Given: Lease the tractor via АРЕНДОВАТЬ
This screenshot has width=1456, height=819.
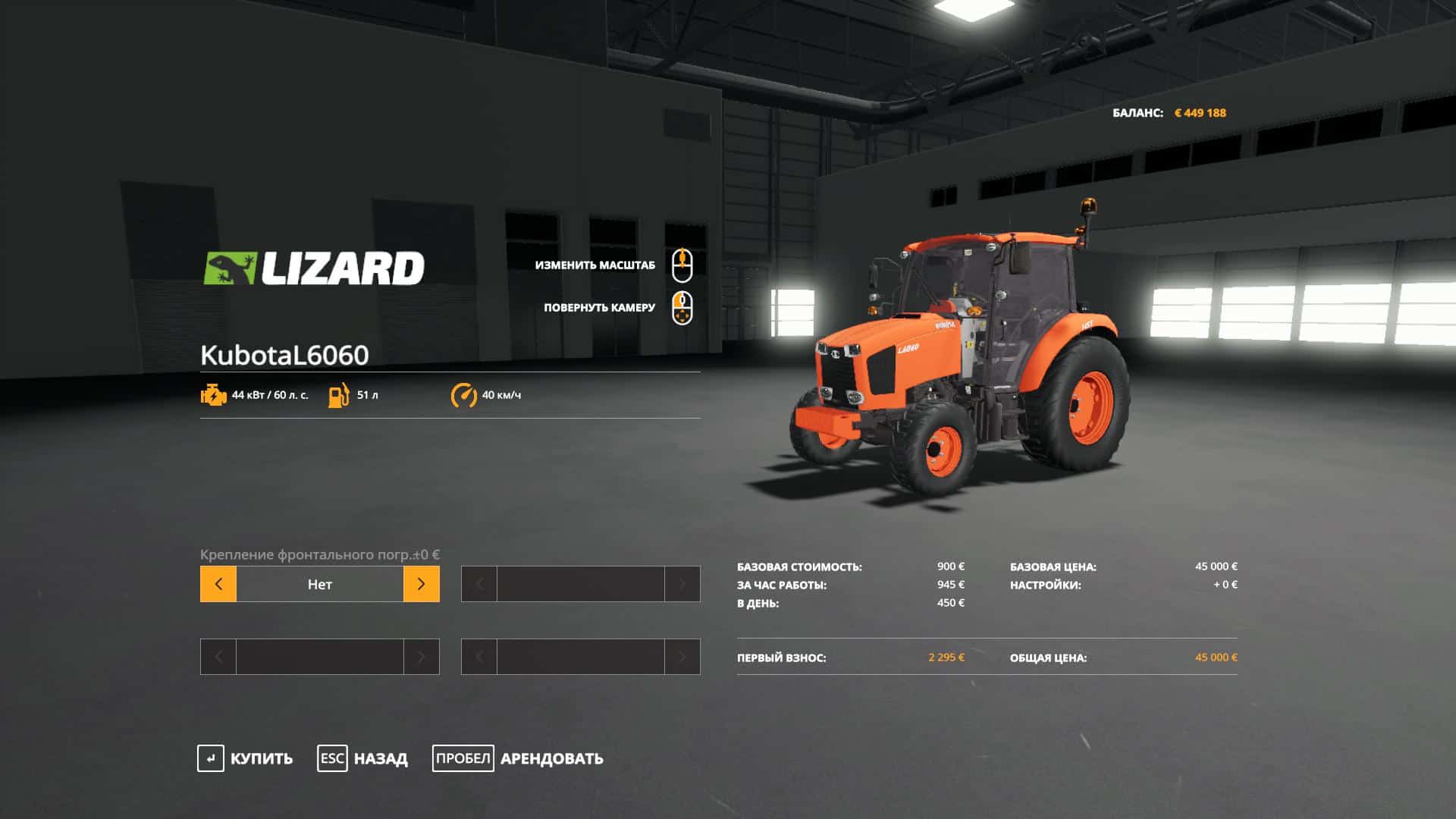Looking at the screenshot, I should click(518, 758).
